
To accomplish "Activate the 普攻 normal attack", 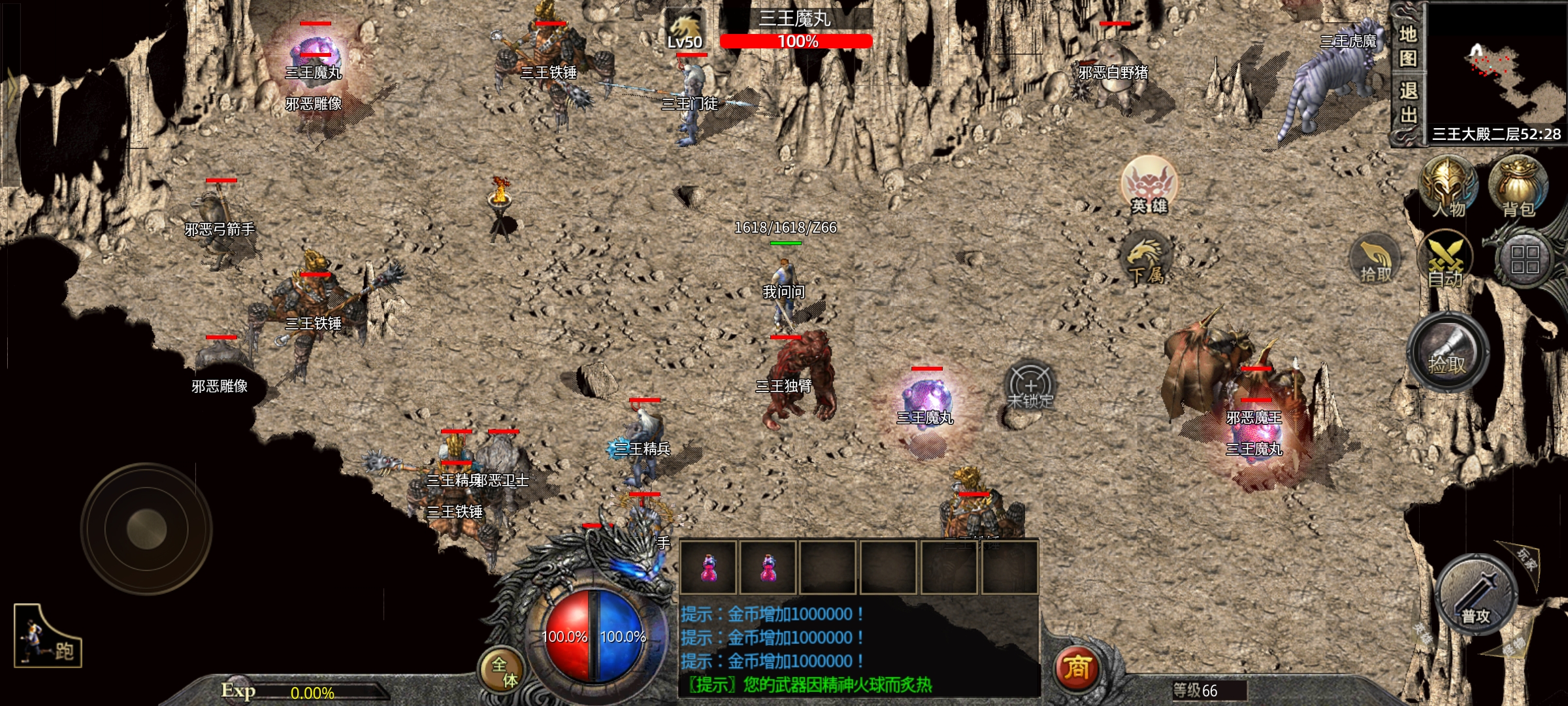I will (1476, 596).
